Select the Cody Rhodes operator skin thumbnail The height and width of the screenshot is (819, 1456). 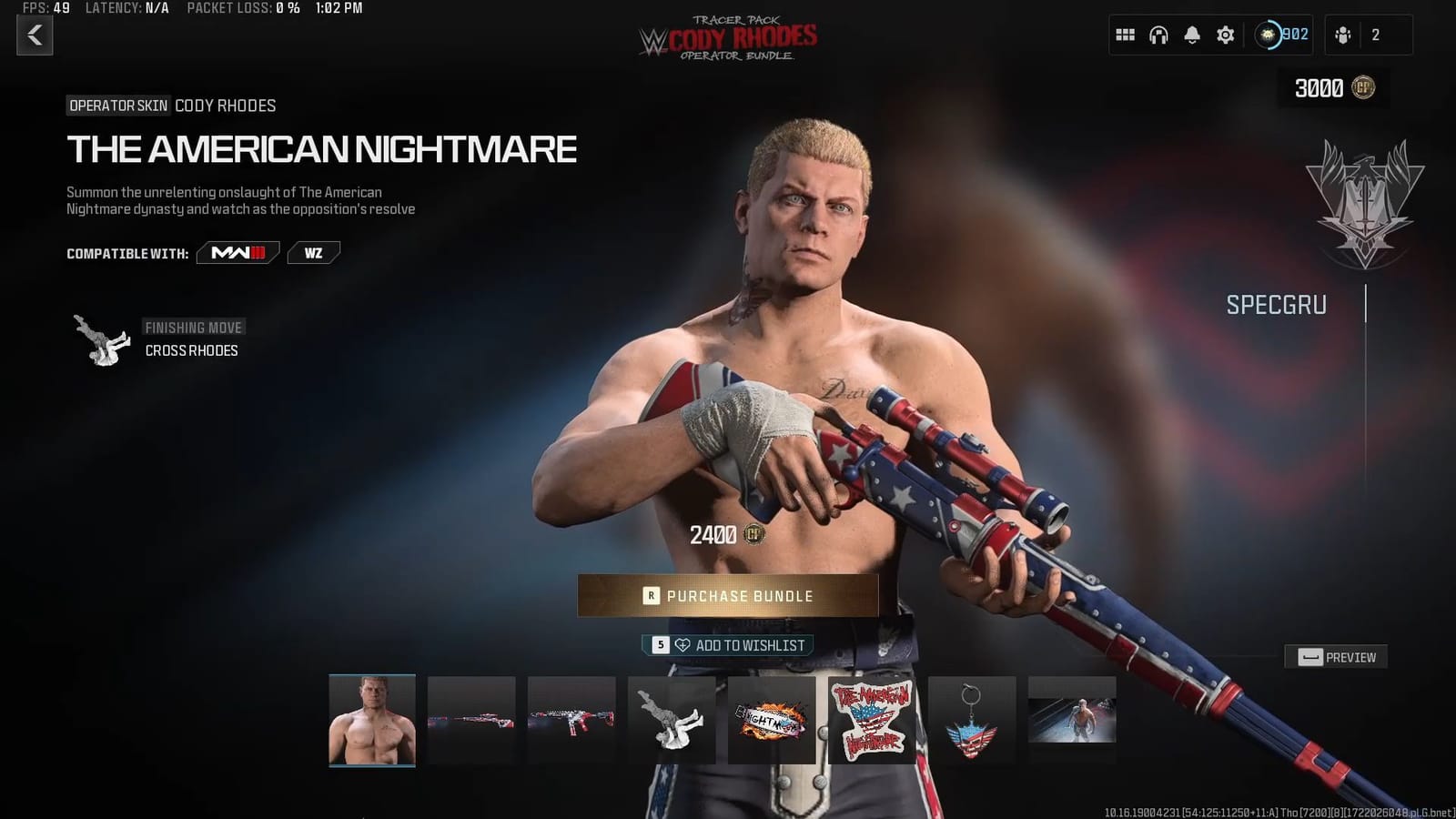tap(371, 717)
